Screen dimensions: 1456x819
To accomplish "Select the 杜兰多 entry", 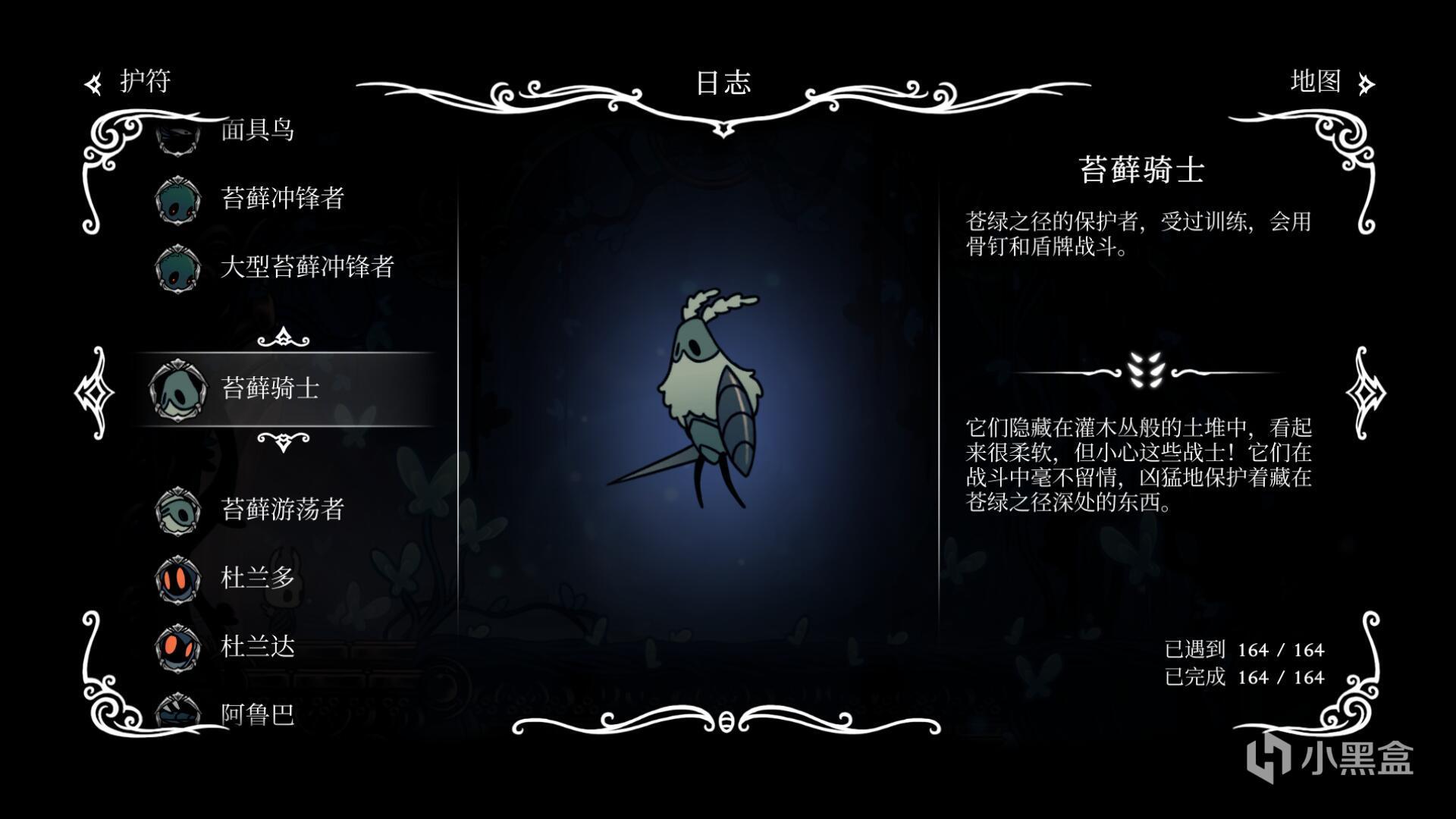I will [x=256, y=578].
